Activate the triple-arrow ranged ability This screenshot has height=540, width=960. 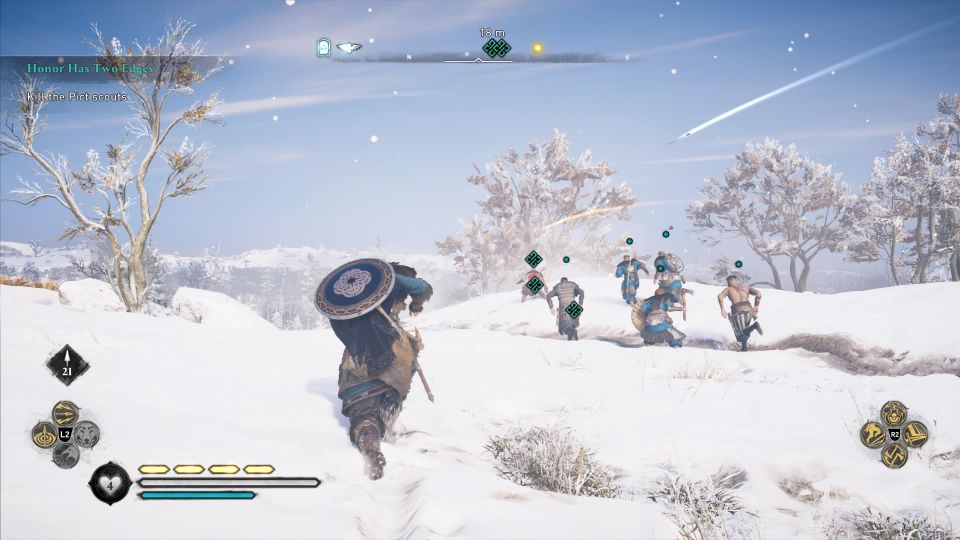(x=66, y=412)
